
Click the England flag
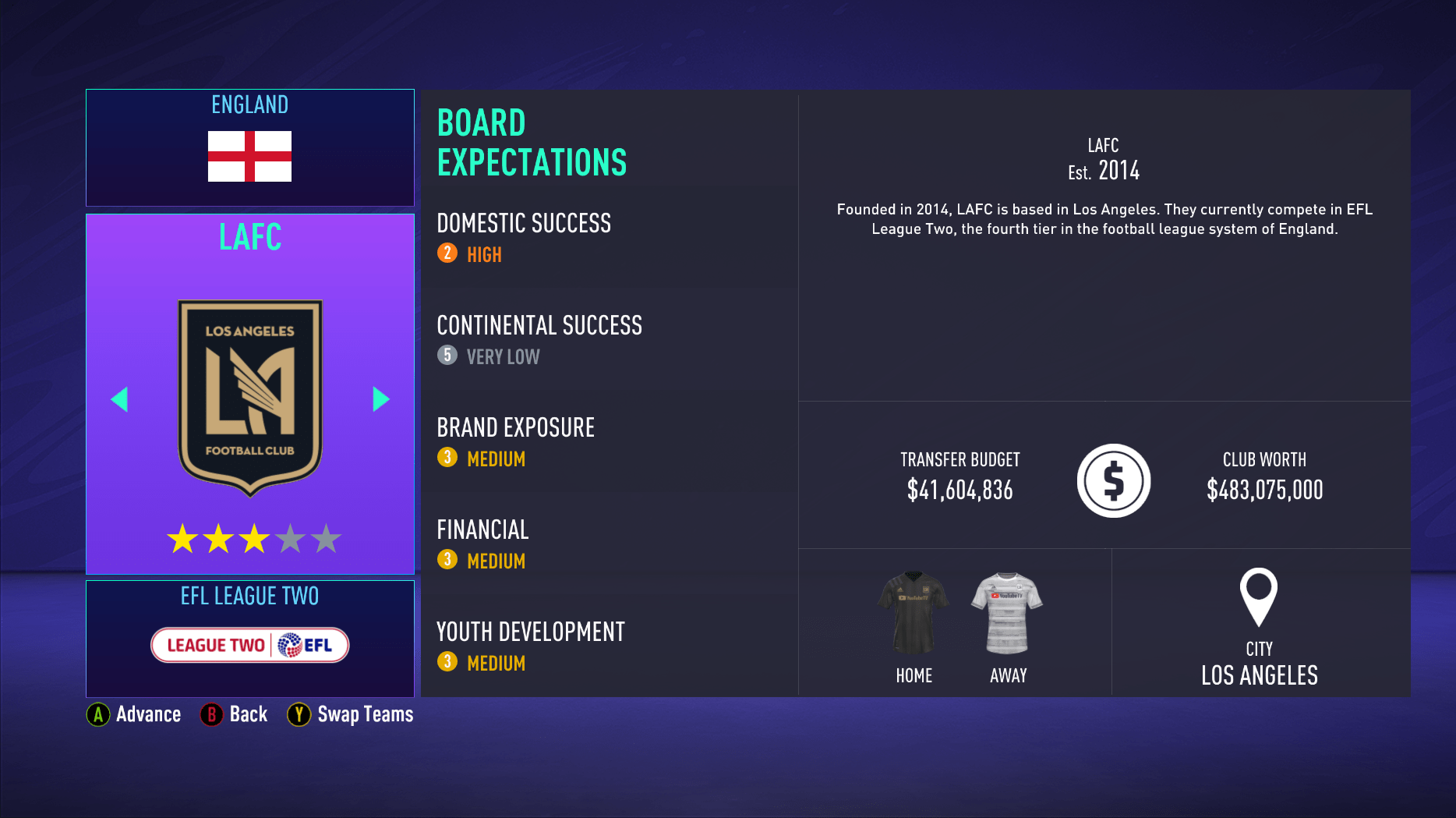coord(249,156)
